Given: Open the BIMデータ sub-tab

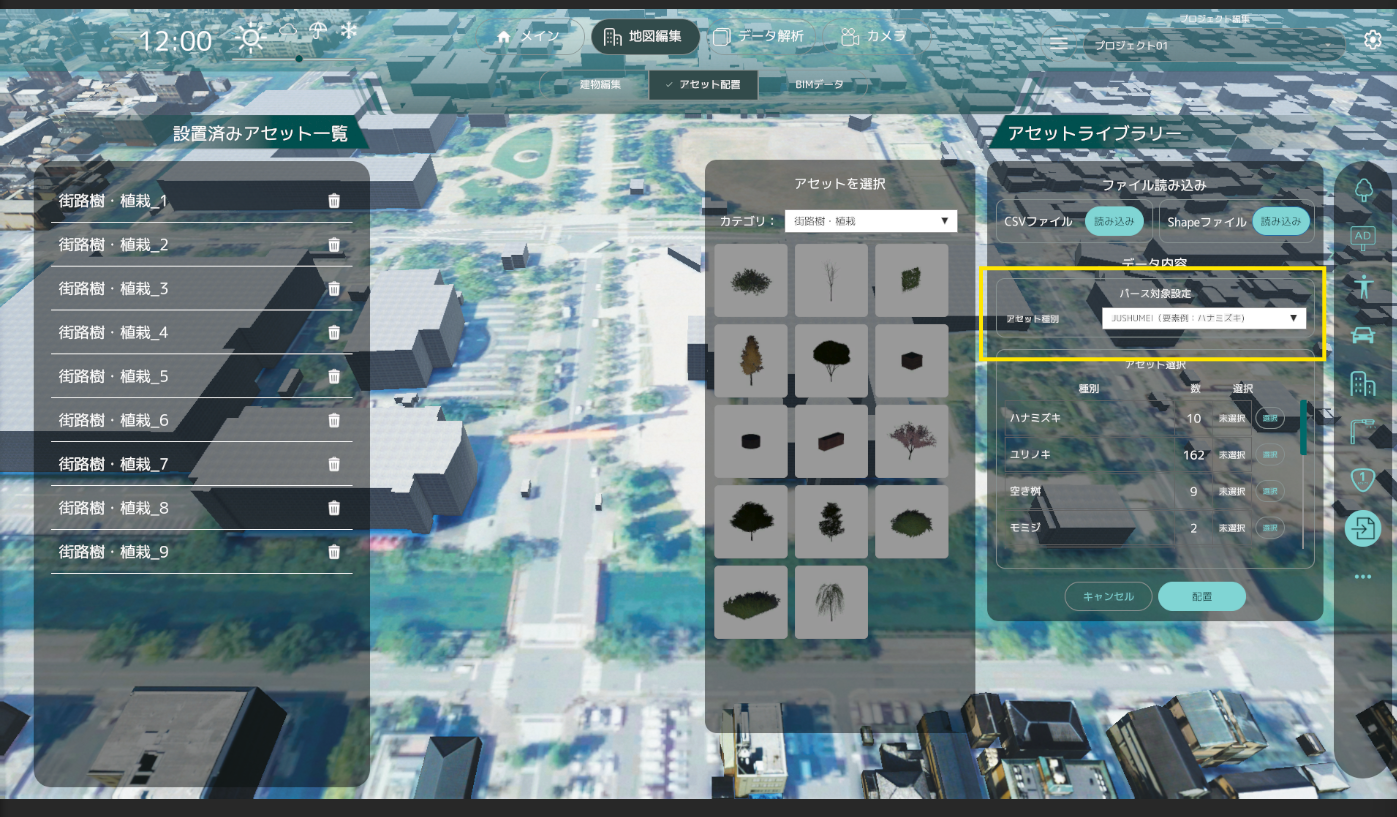Looking at the screenshot, I should pos(819,85).
